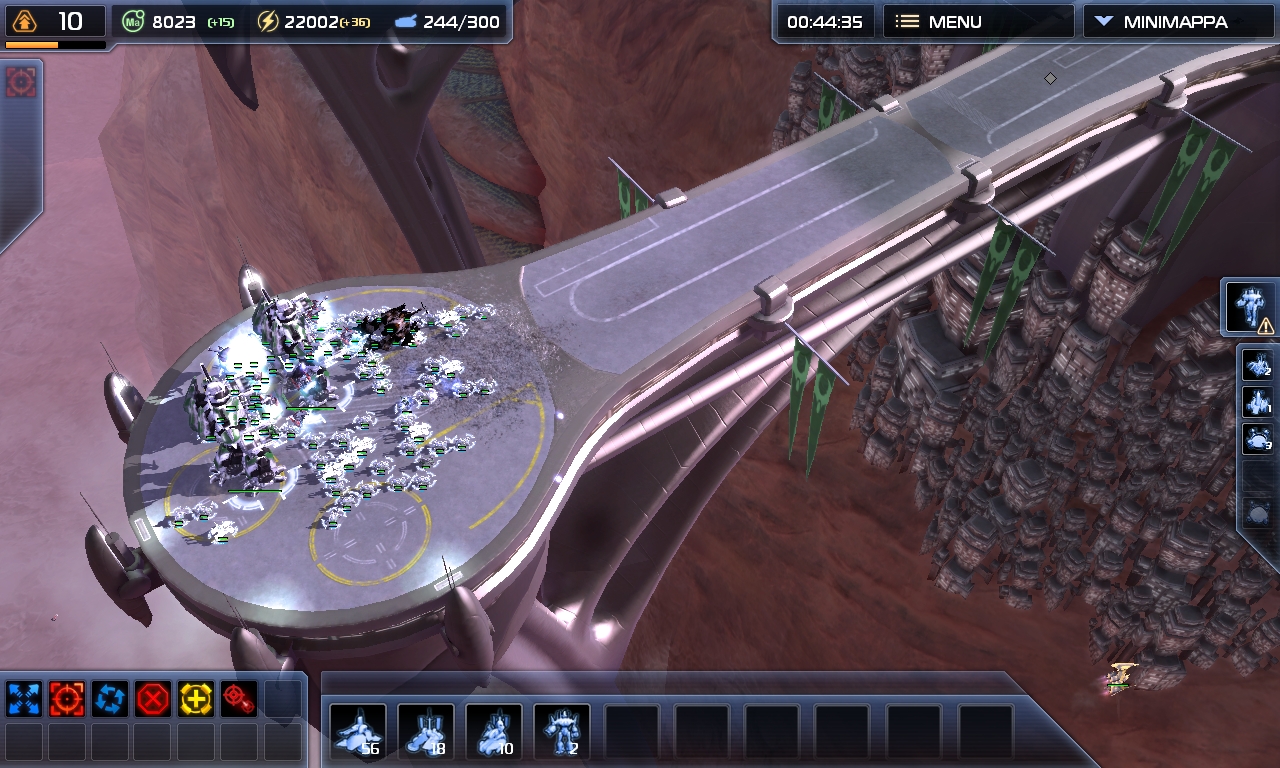Select the group of 10 units

point(494,733)
